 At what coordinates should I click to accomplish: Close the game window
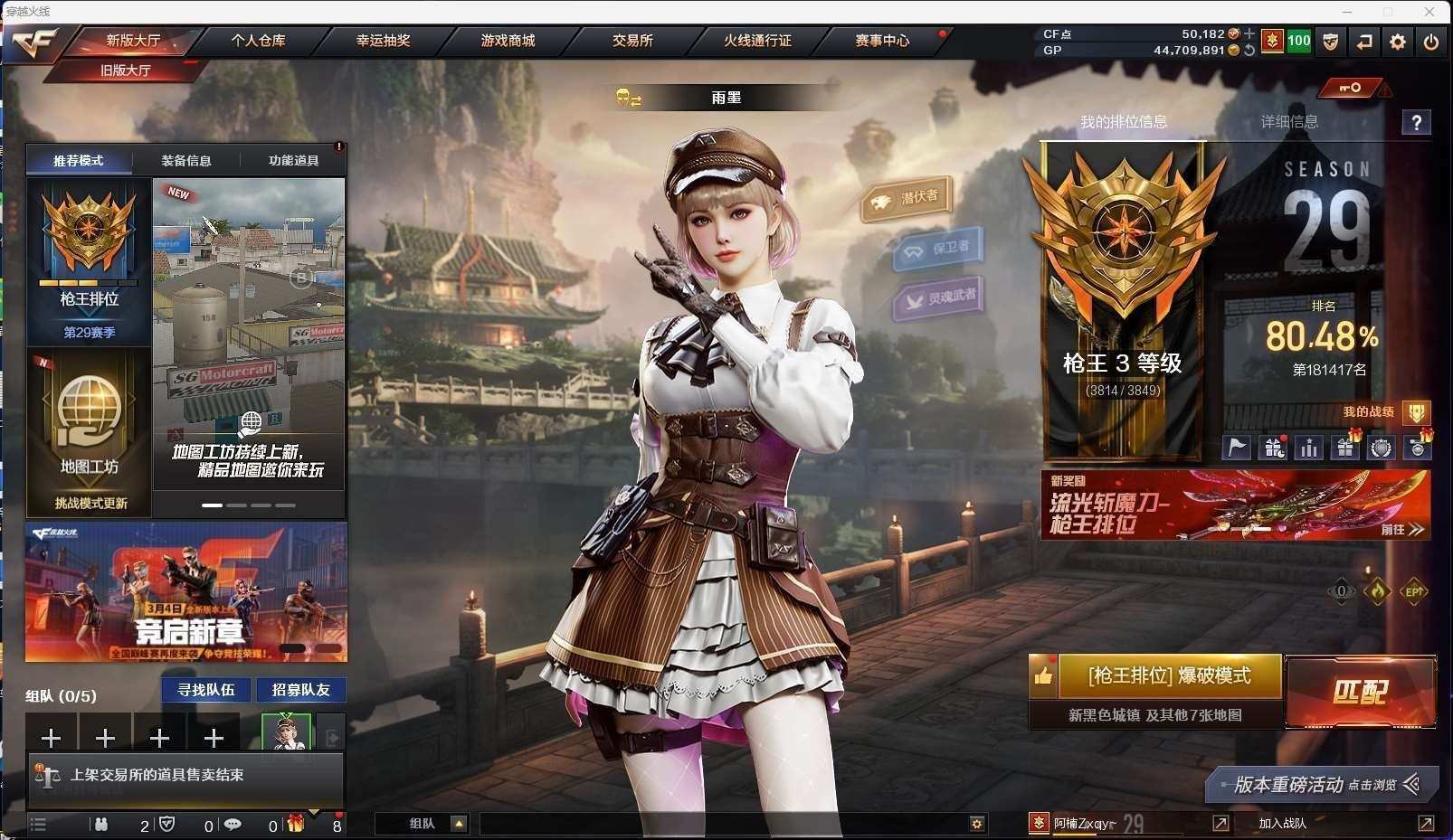(1429, 12)
